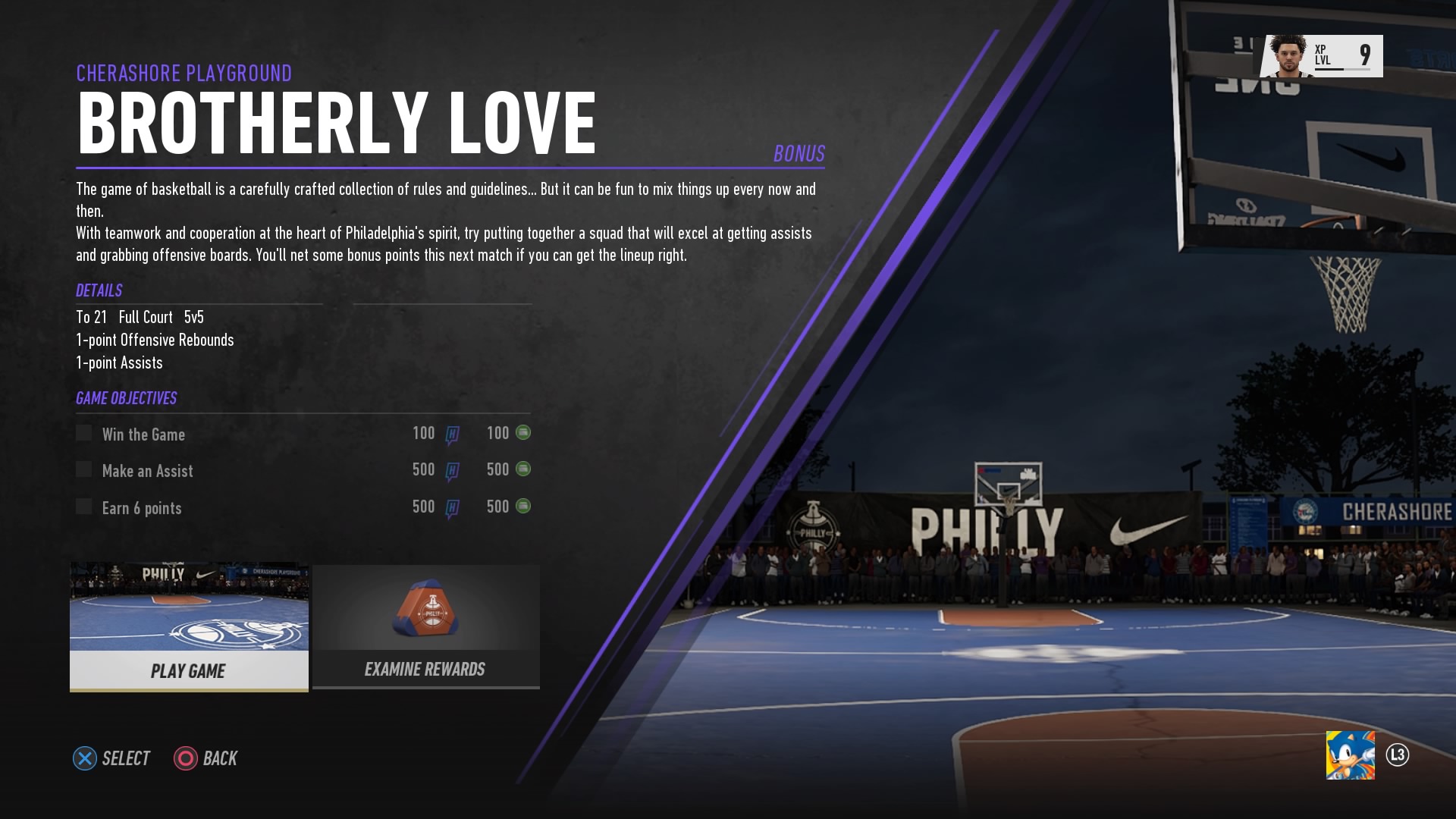Click the PLAY GAME button
This screenshot has height=819, width=1456.
coord(189,671)
